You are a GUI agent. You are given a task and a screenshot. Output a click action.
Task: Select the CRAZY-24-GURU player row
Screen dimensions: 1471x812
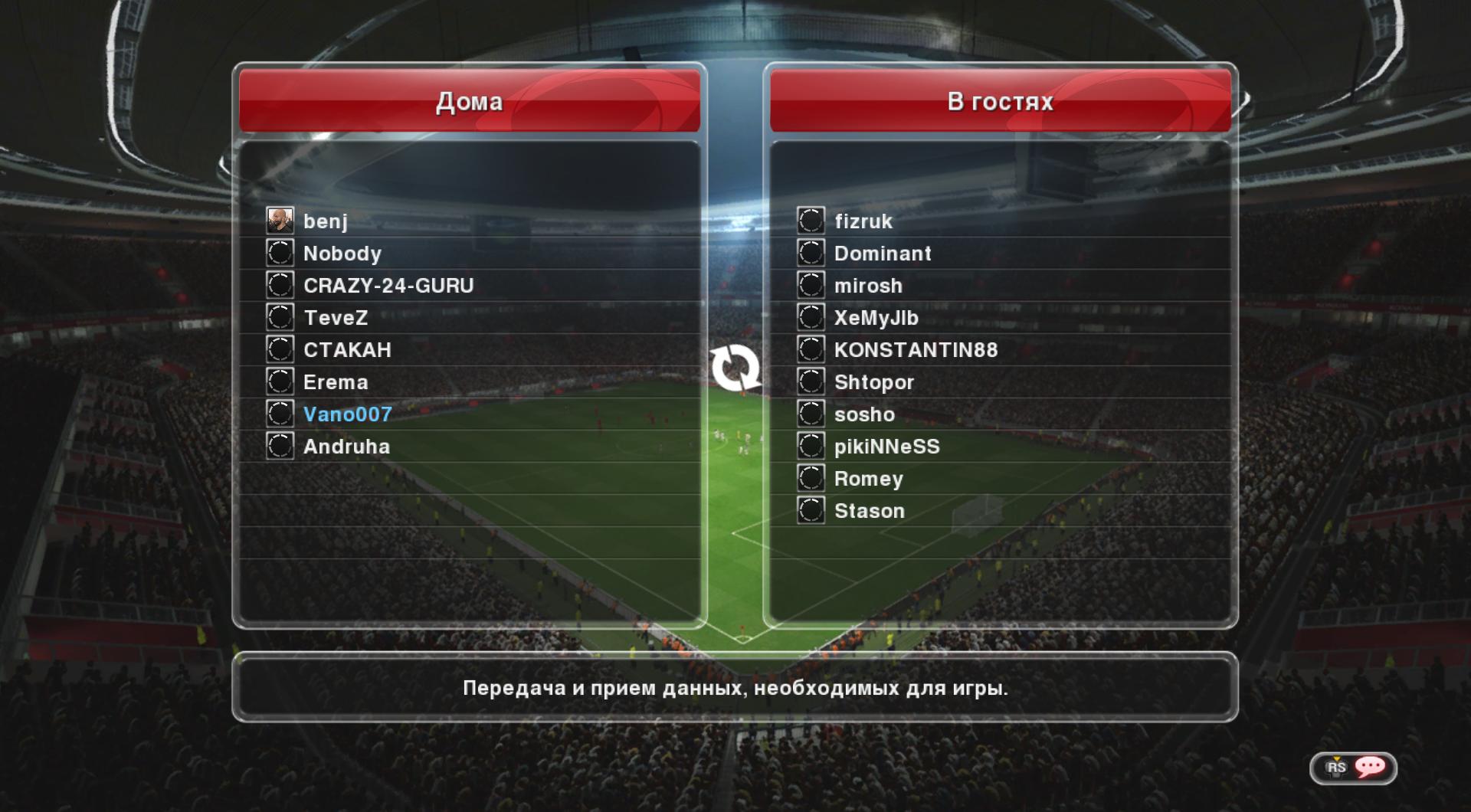click(388, 286)
